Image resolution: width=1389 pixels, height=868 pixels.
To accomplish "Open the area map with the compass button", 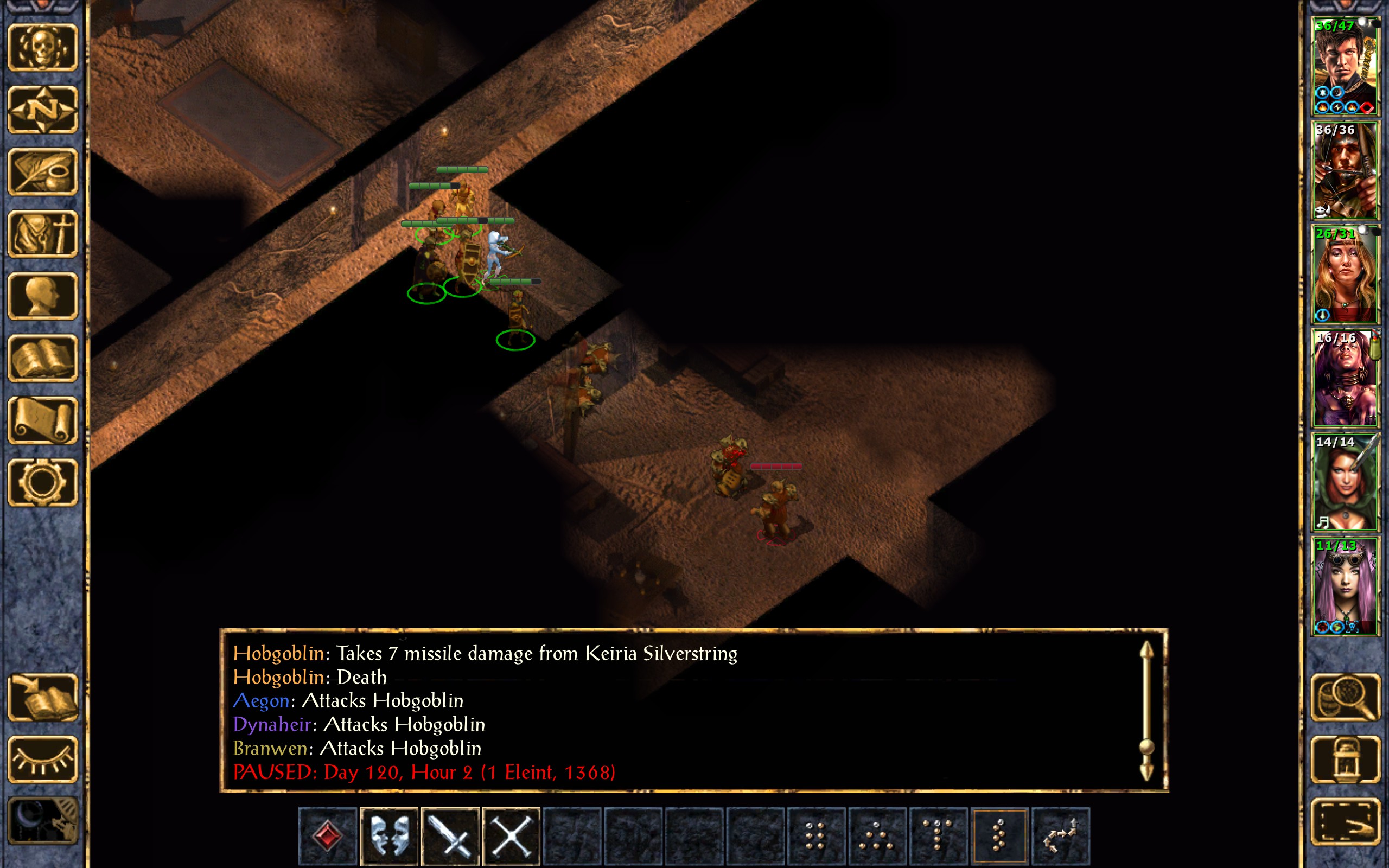I will coord(42,110).
